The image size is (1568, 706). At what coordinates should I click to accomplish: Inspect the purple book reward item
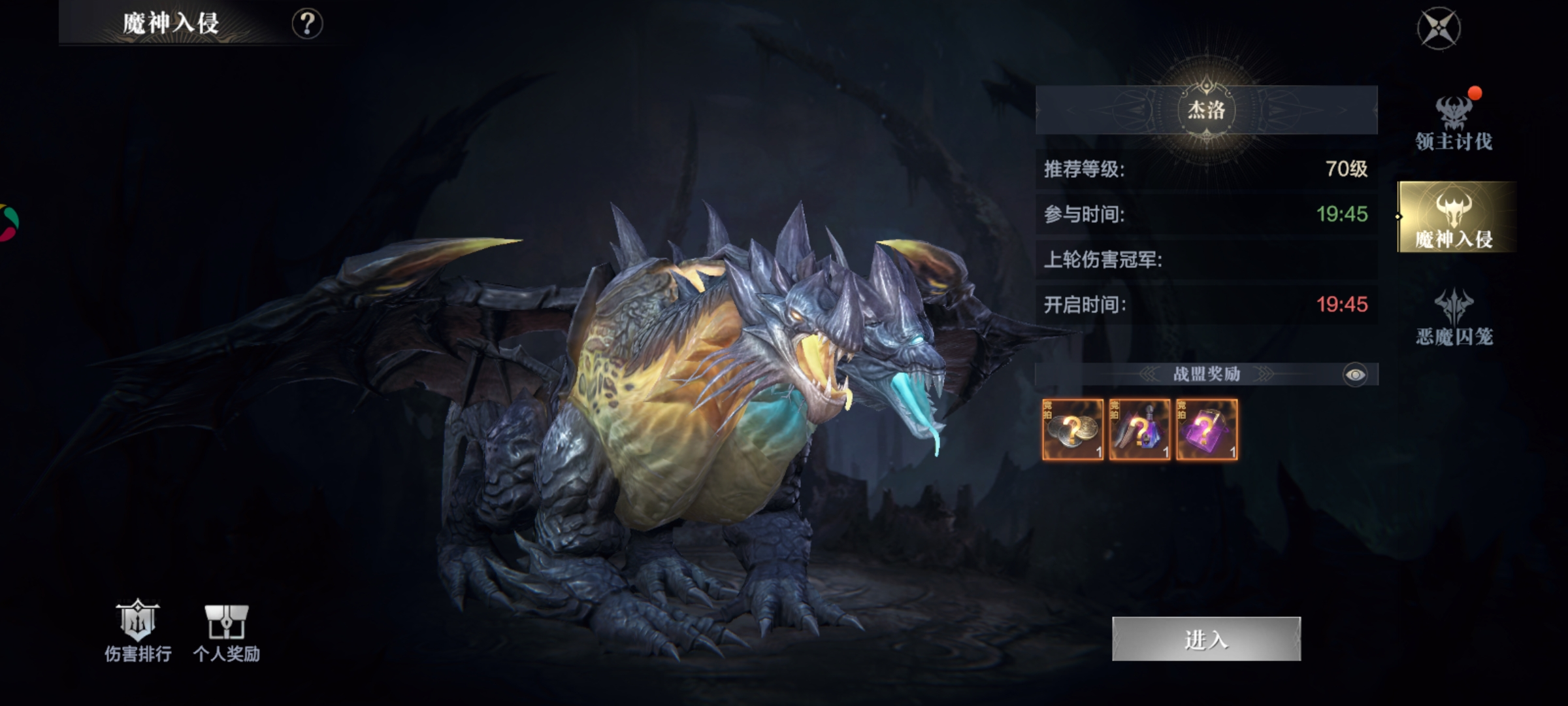click(1207, 429)
